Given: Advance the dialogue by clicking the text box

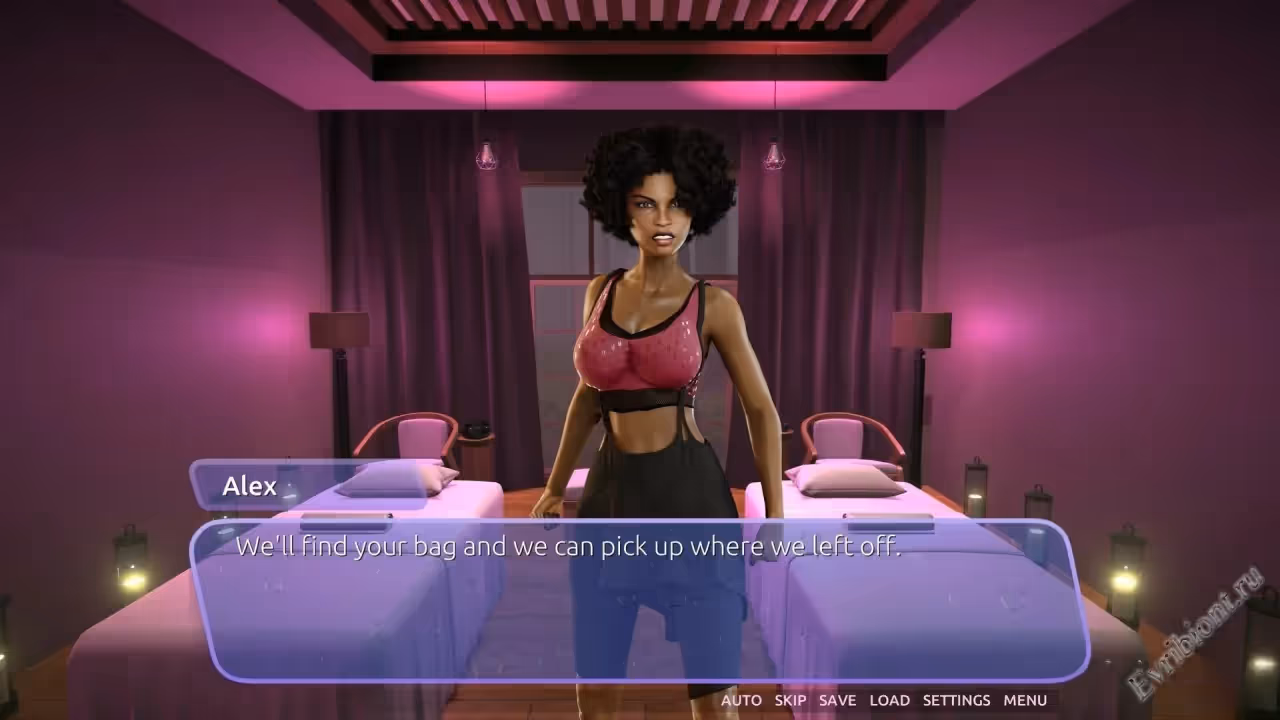Looking at the screenshot, I should (x=638, y=600).
